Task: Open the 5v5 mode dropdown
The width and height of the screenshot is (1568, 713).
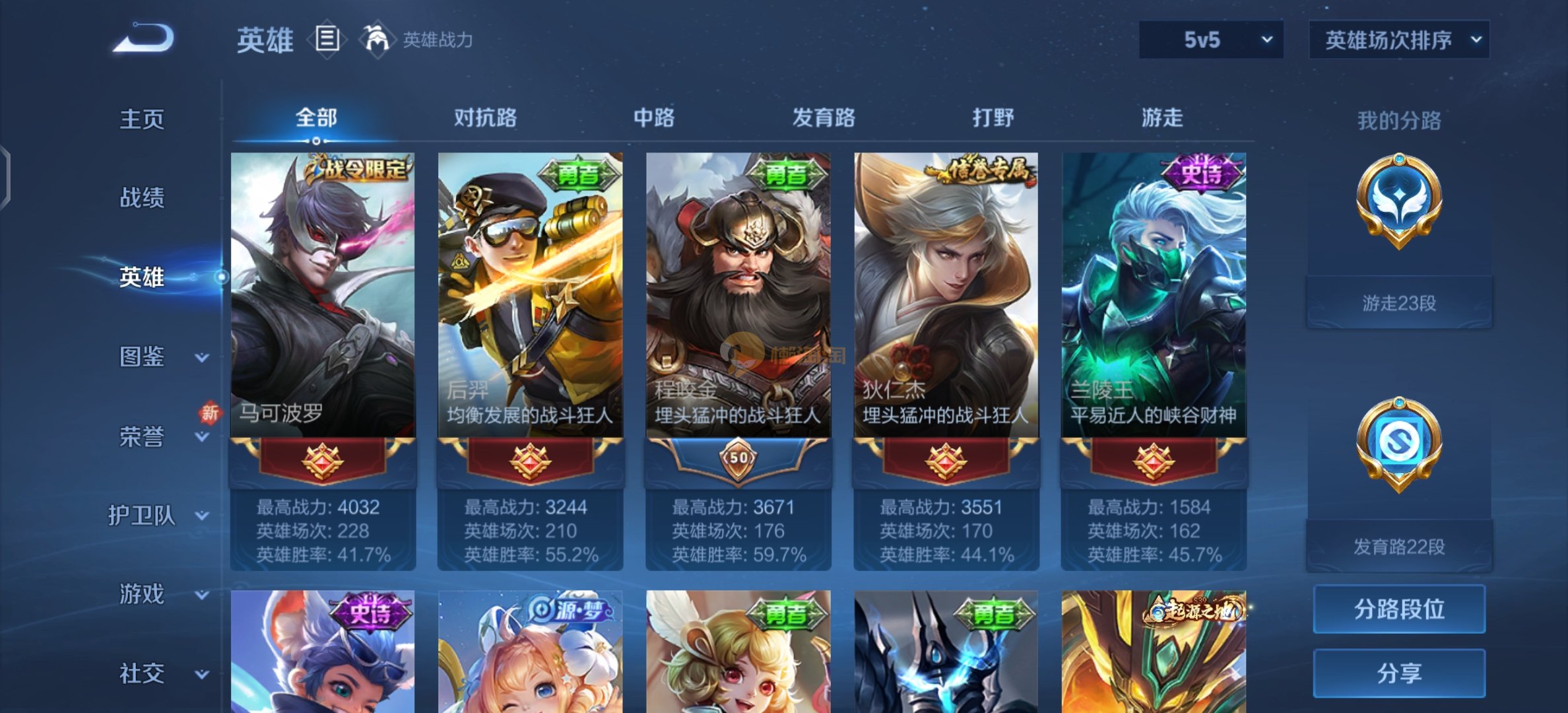Action: pyautogui.click(x=1210, y=40)
